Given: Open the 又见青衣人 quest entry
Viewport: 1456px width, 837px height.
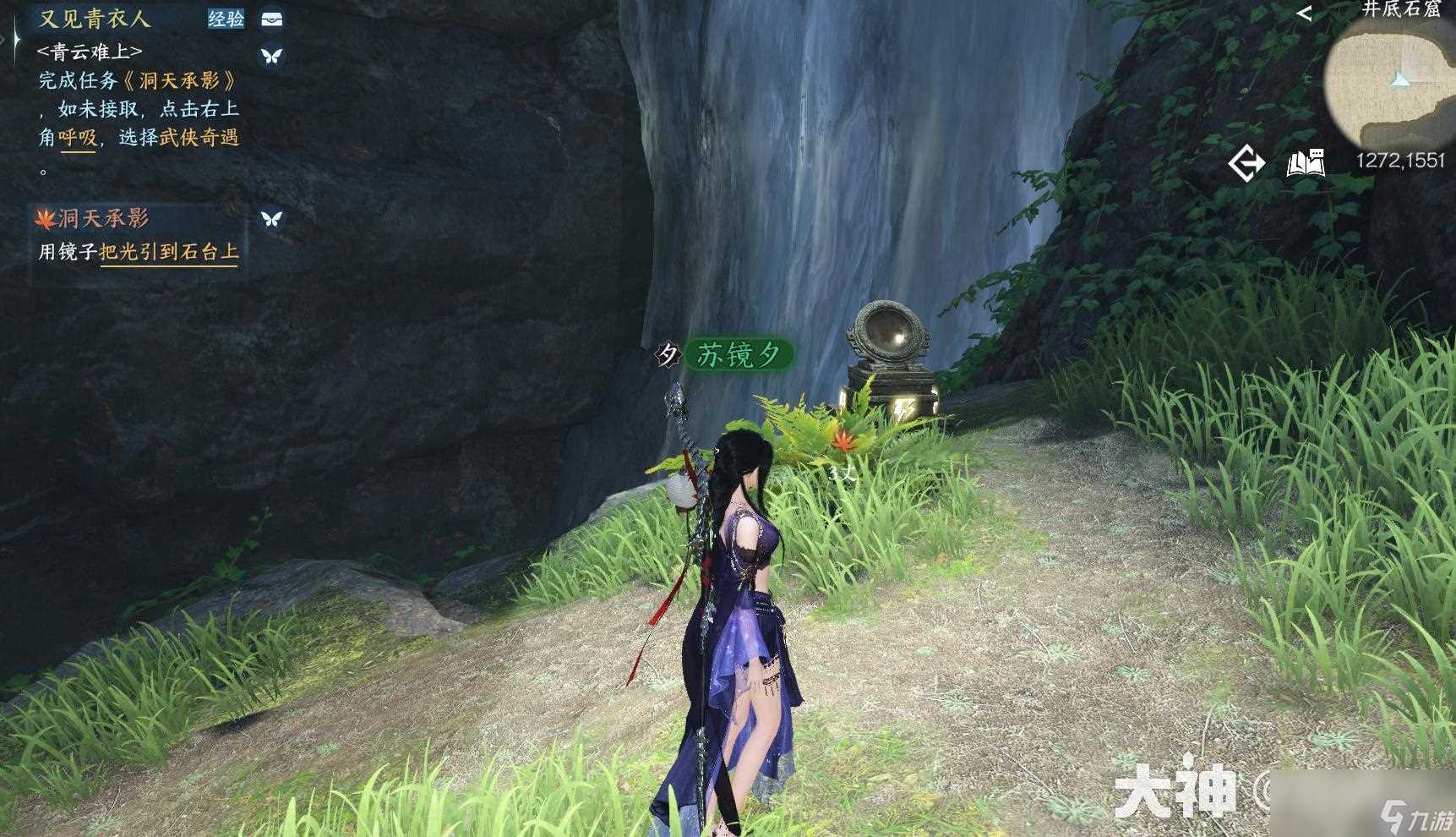Looking at the screenshot, I should (x=94, y=19).
